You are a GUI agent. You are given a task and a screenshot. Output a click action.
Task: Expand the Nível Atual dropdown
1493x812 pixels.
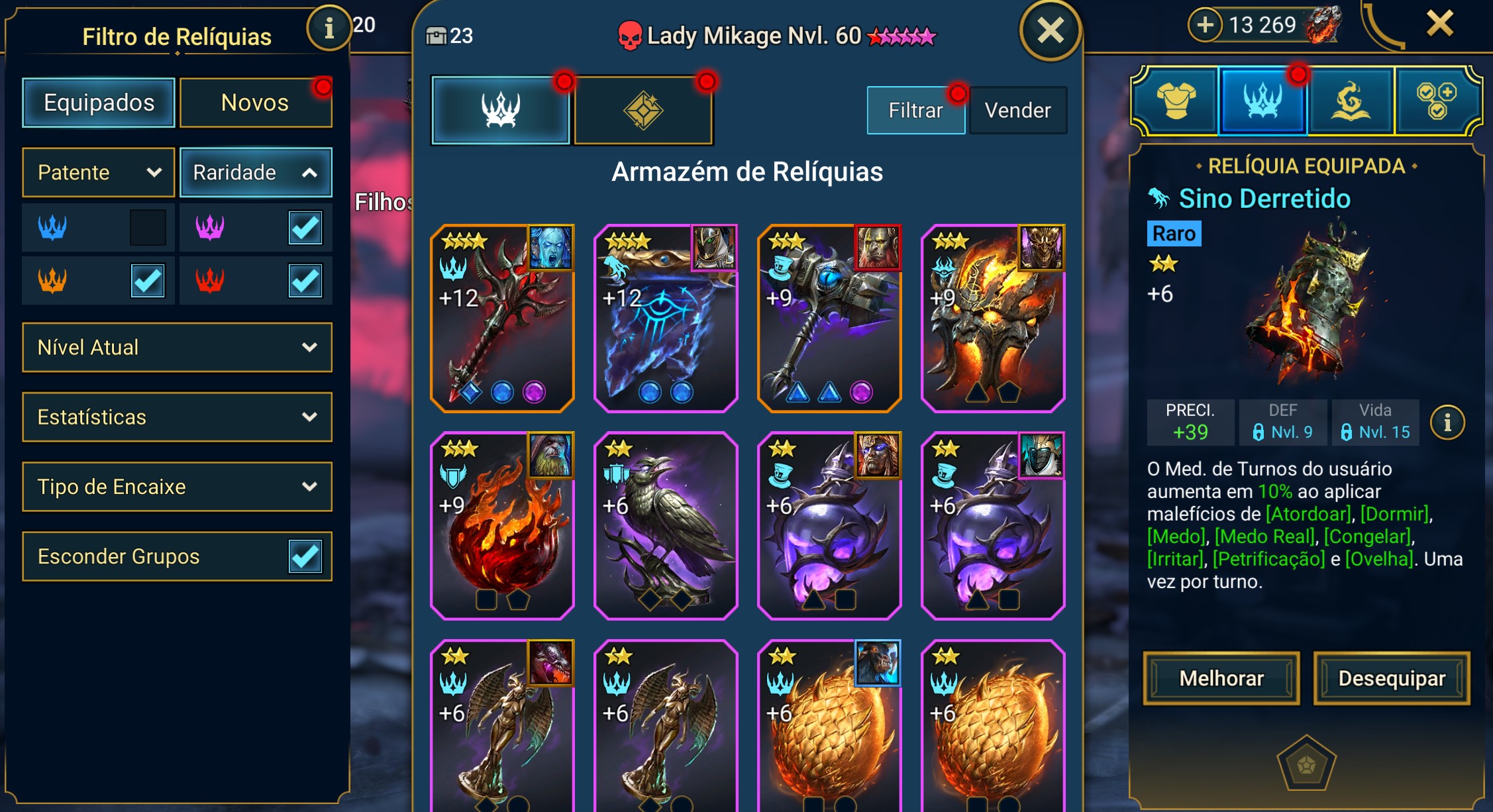click(177, 347)
